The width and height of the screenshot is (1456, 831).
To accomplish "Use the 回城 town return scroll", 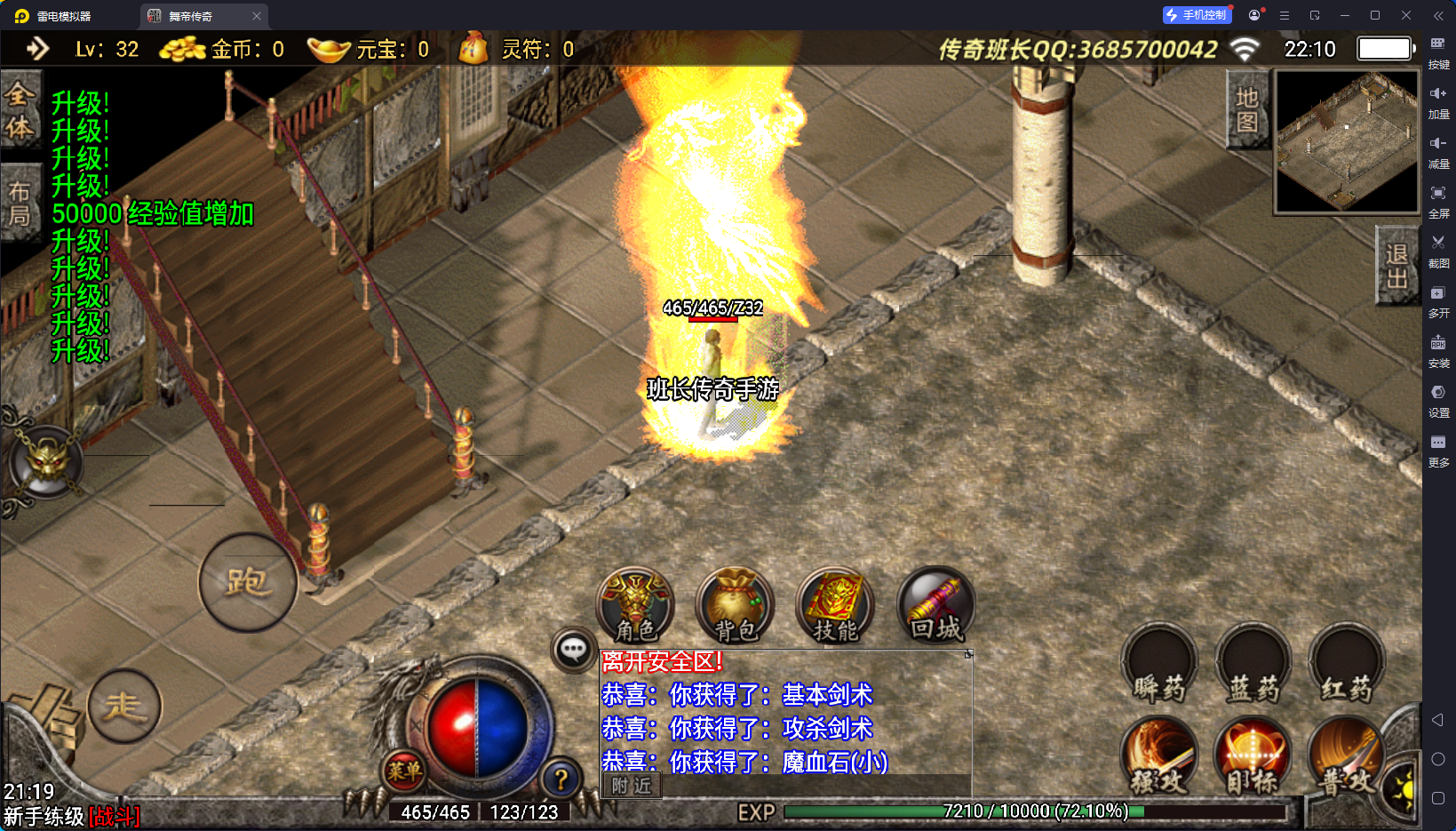I will pyautogui.click(x=935, y=606).
